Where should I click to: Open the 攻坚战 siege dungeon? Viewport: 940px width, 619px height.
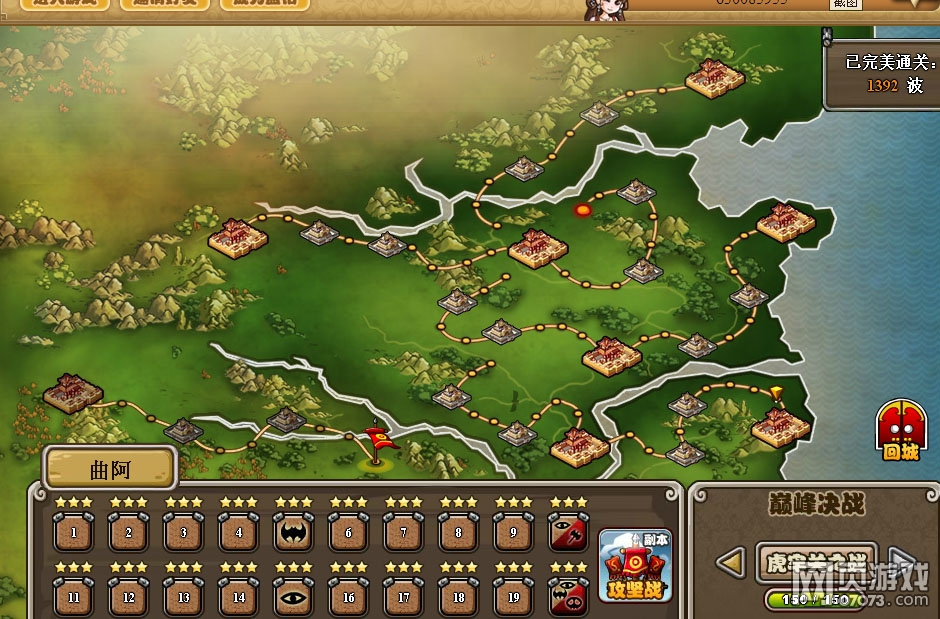click(x=635, y=566)
